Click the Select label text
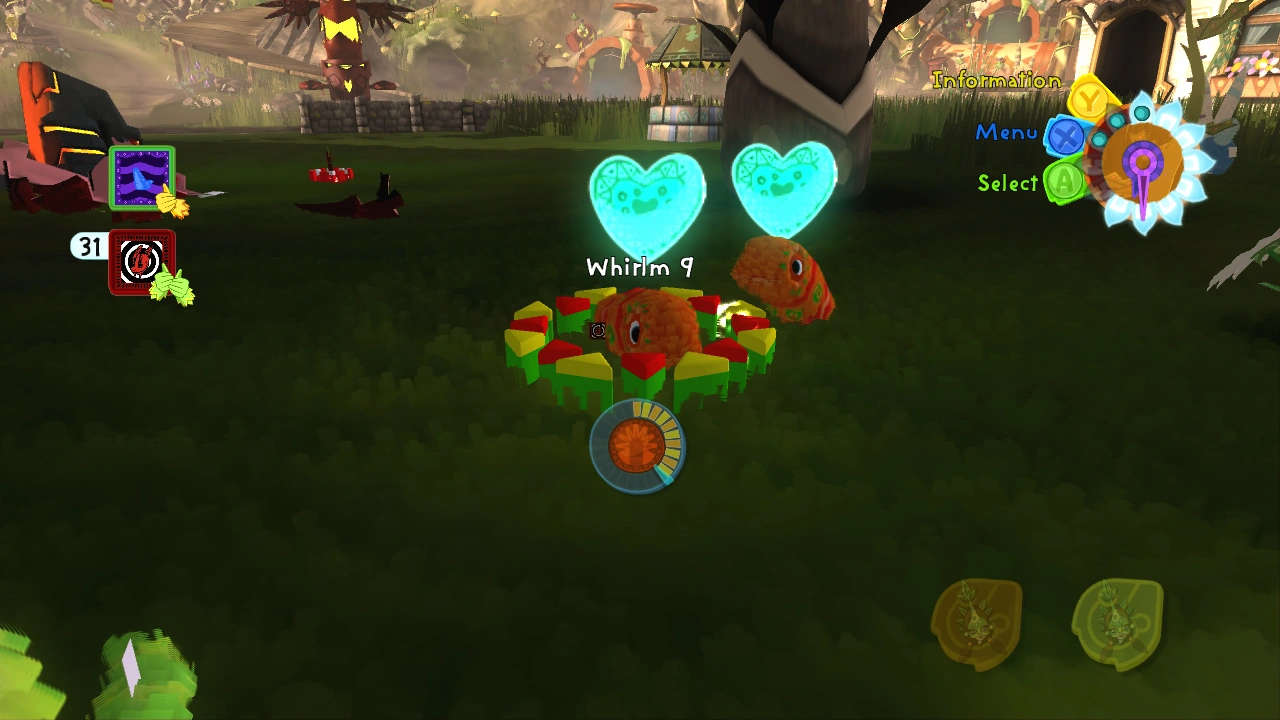 [1012, 184]
